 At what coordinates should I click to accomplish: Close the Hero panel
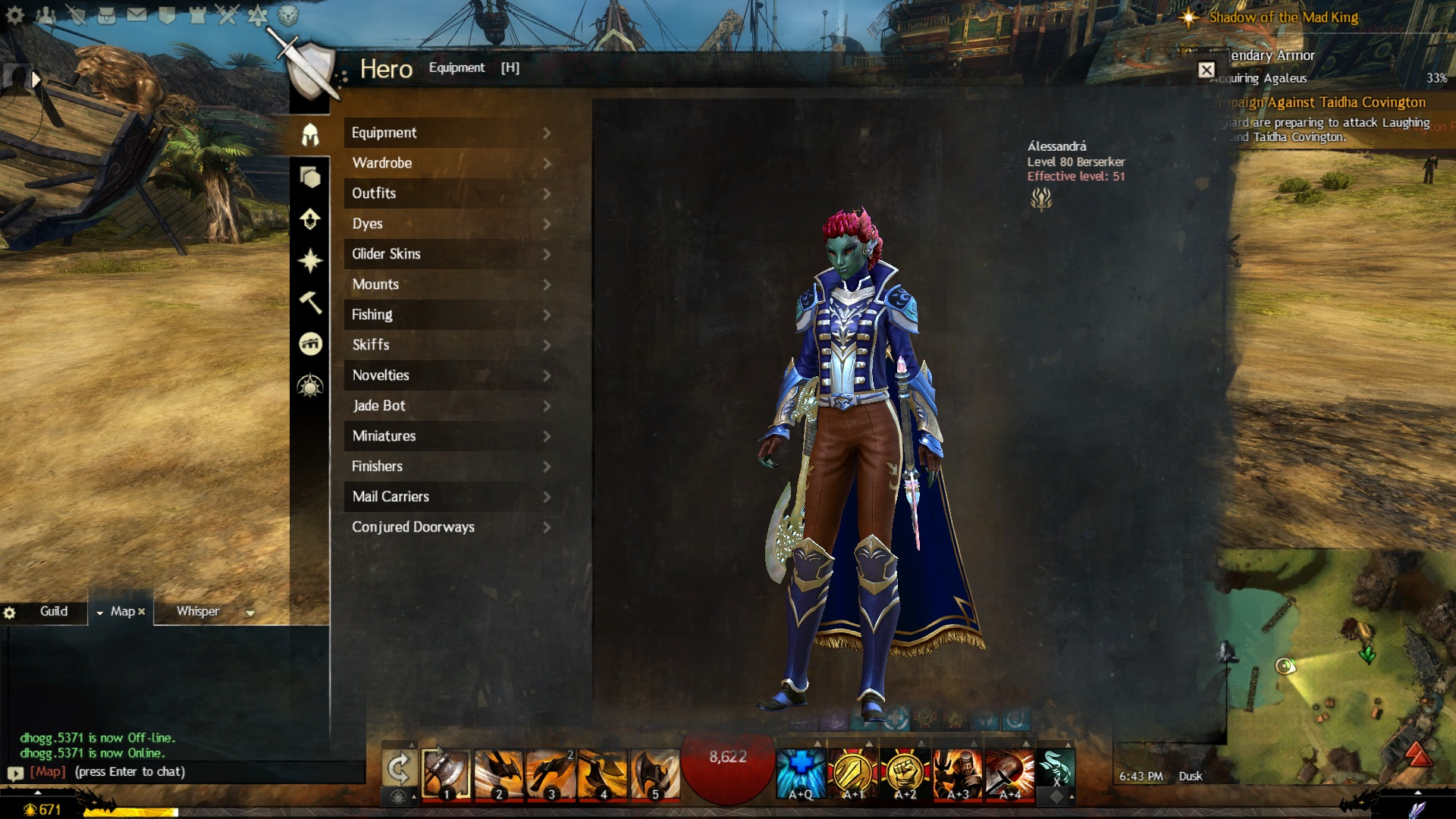click(x=1207, y=70)
